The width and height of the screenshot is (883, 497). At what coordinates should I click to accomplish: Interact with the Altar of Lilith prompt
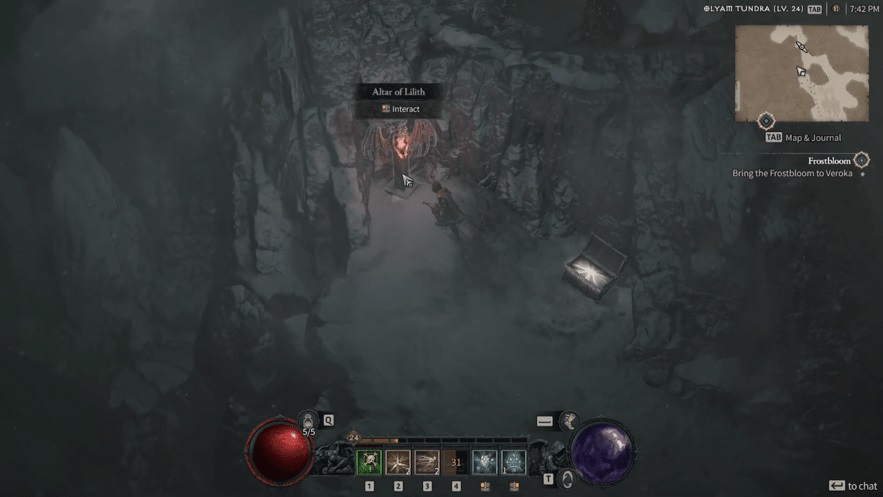[400, 109]
